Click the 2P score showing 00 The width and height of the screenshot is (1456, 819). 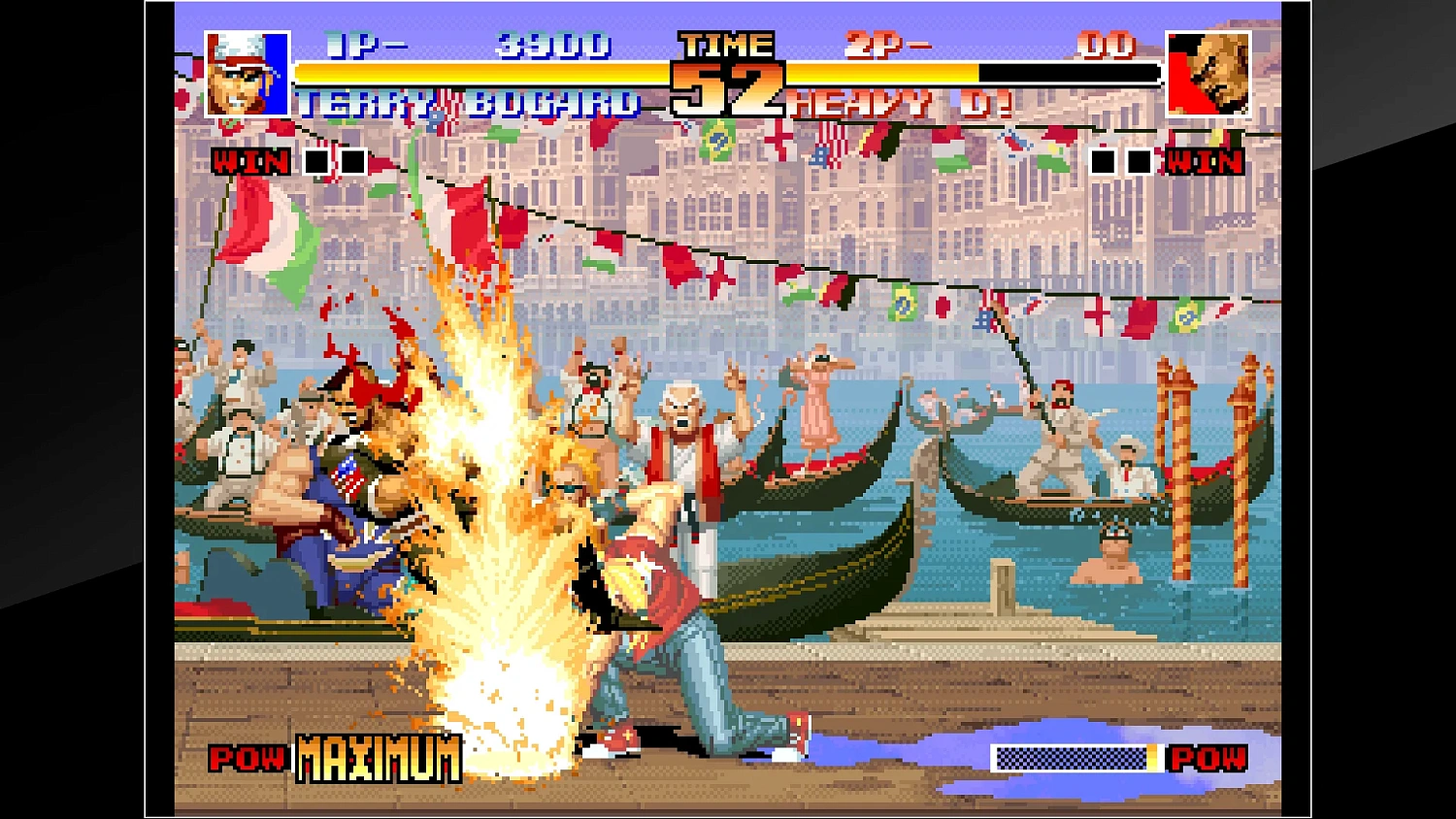1109,43
